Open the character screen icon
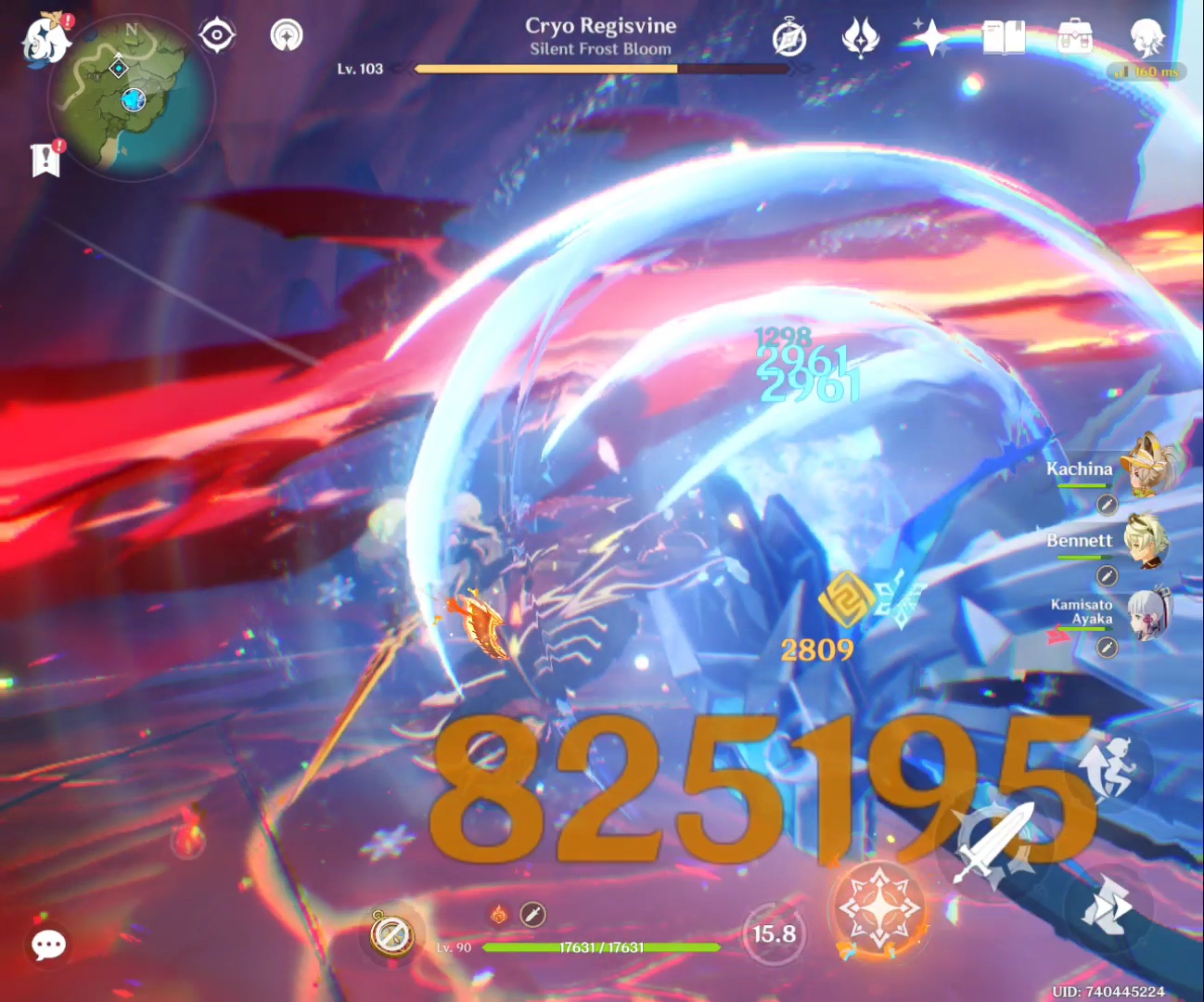The width and height of the screenshot is (1204, 1002). pyautogui.click(x=1147, y=35)
